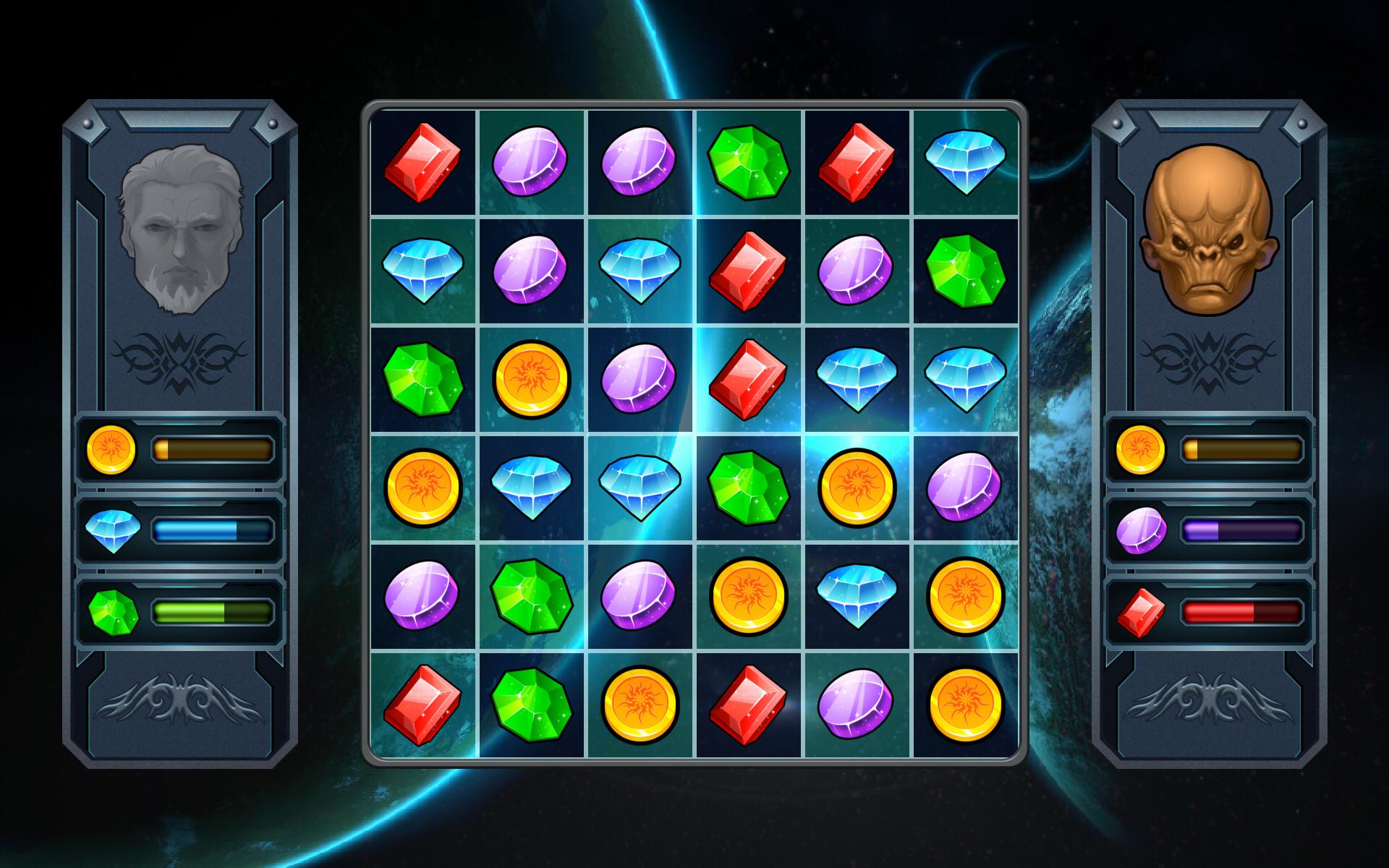Choose the purple gem tile between two blue diamonds
1389x868 pixels.
pos(532,270)
